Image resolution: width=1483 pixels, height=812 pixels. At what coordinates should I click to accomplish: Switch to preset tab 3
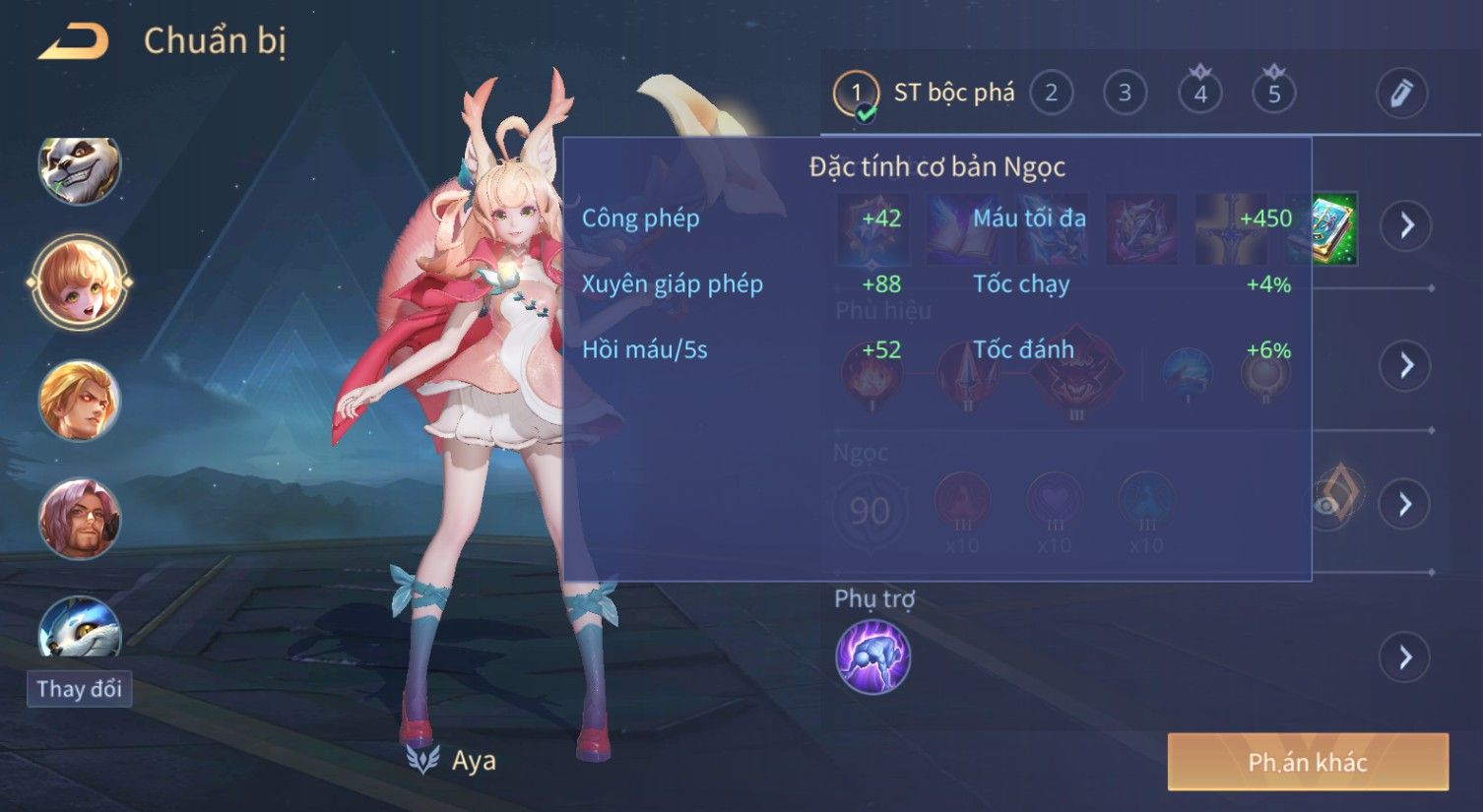click(x=1125, y=94)
